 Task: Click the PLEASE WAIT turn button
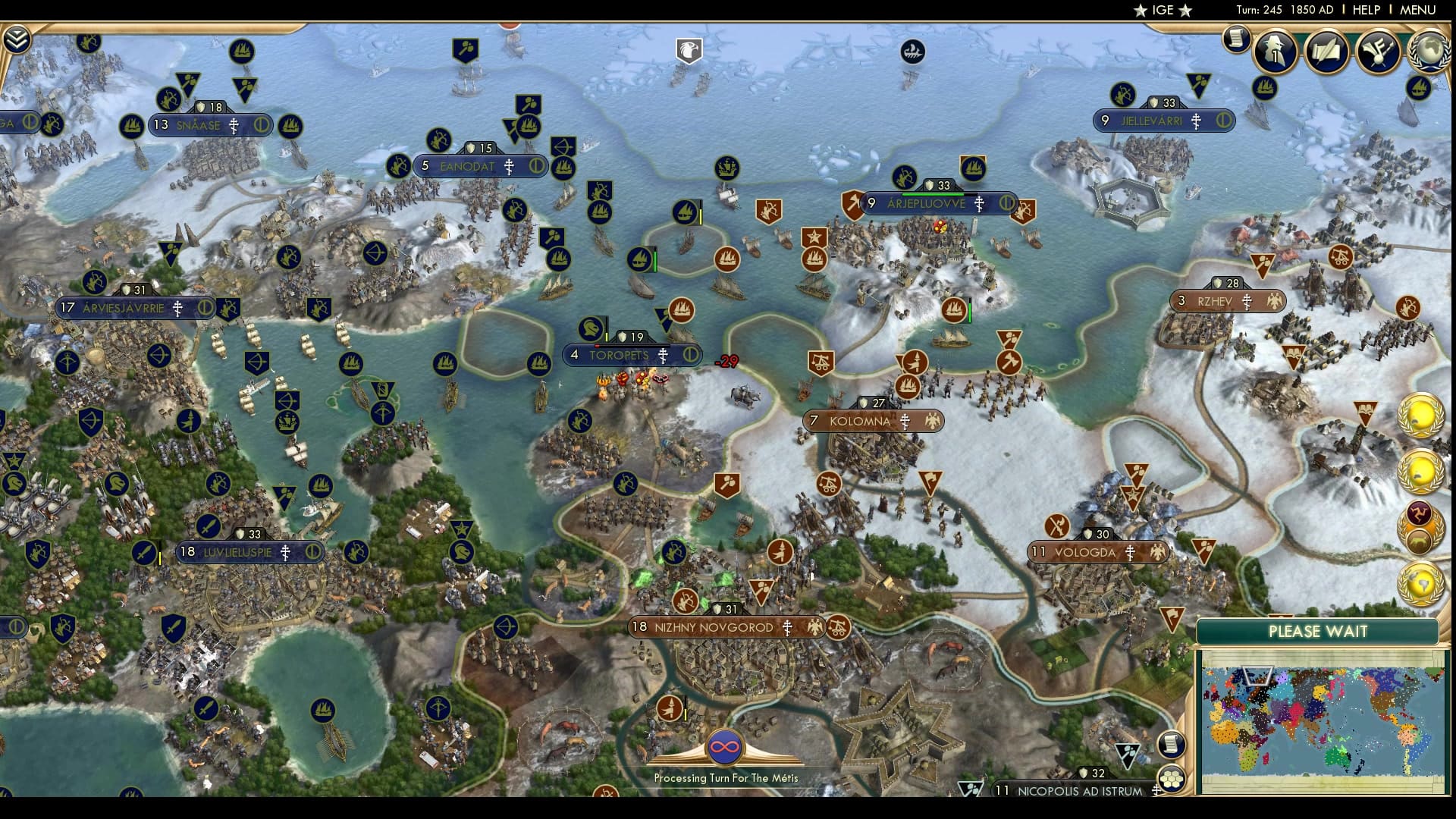(1317, 632)
